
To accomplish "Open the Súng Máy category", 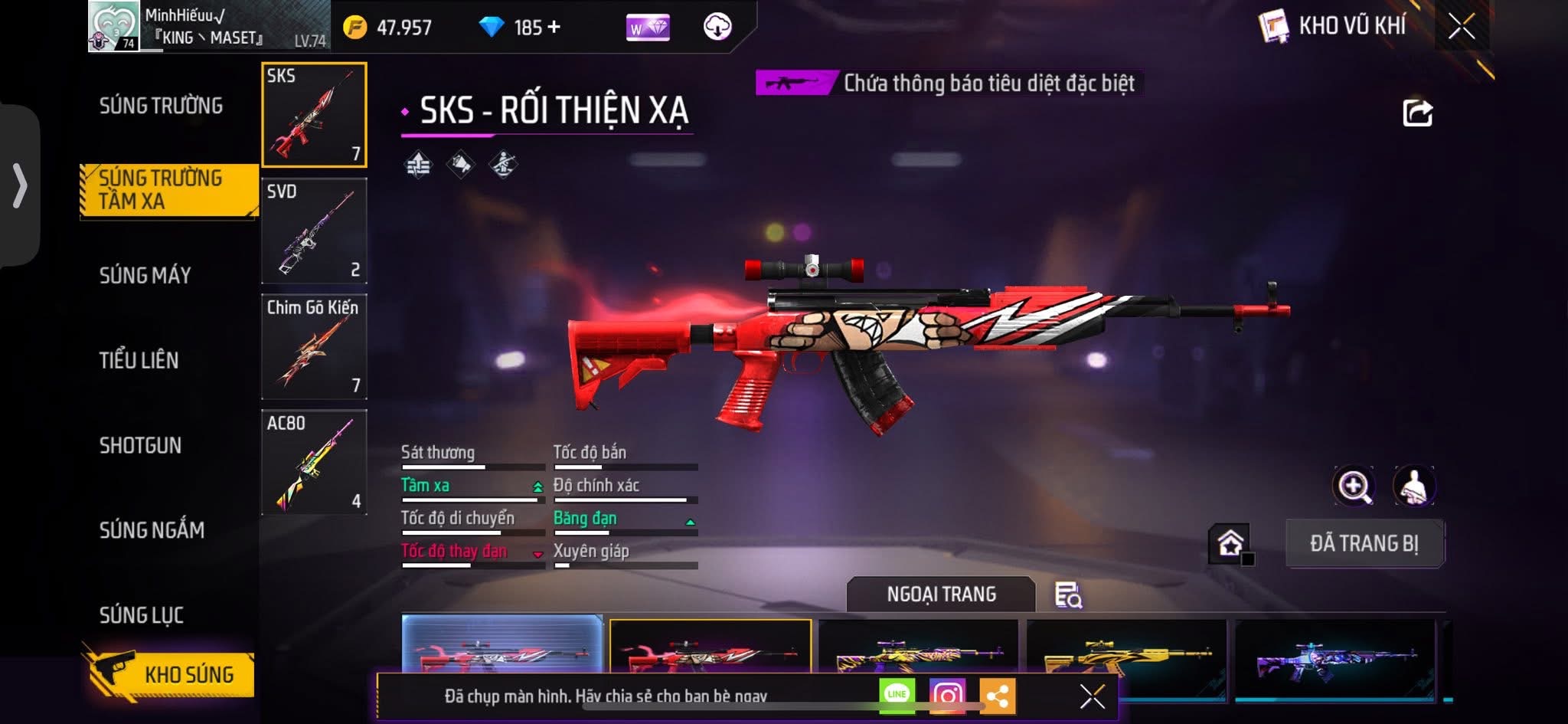I will 145,275.
